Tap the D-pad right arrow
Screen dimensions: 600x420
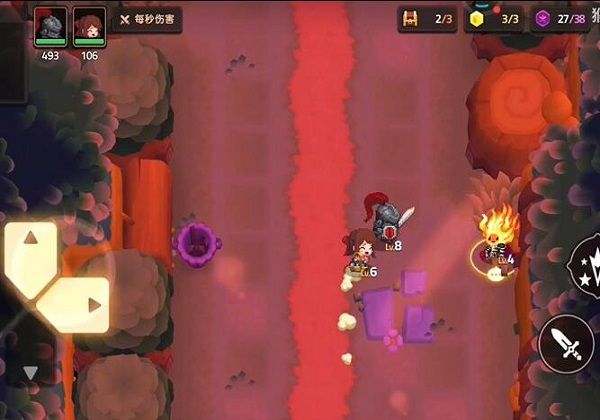93,306
